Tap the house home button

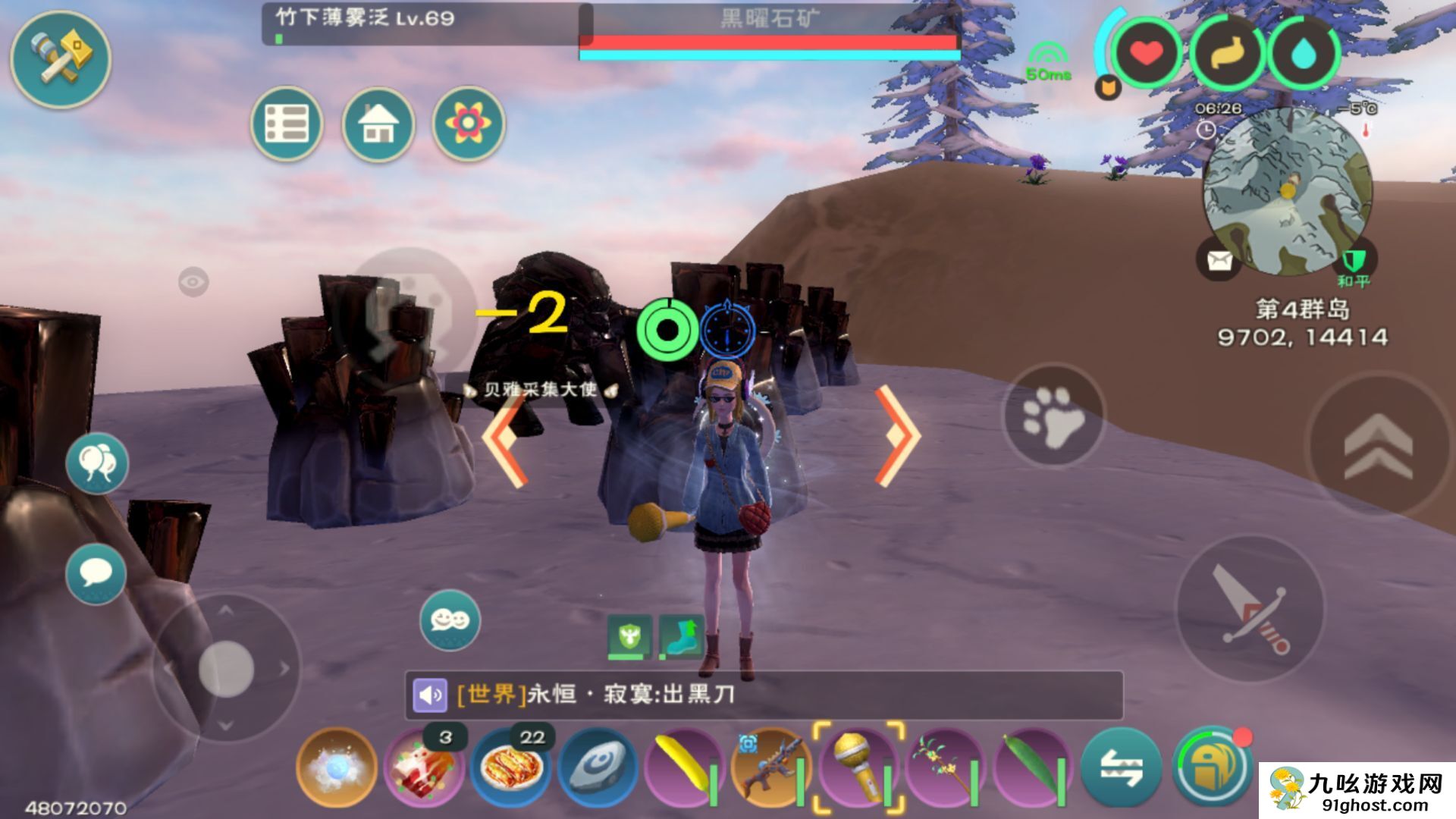(378, 124)
